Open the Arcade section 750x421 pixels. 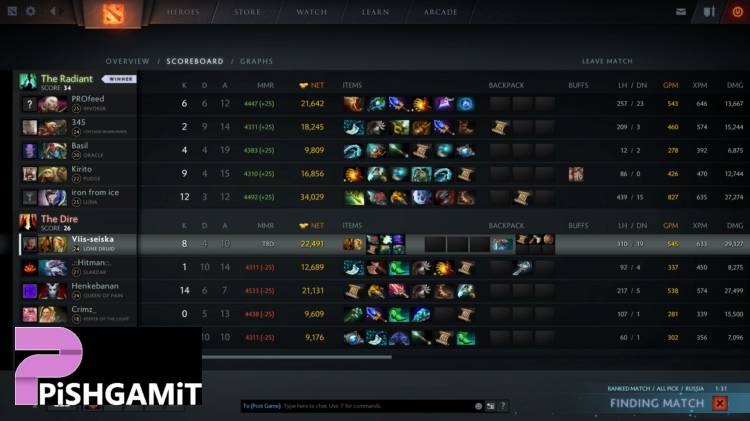tap(440, 12)
